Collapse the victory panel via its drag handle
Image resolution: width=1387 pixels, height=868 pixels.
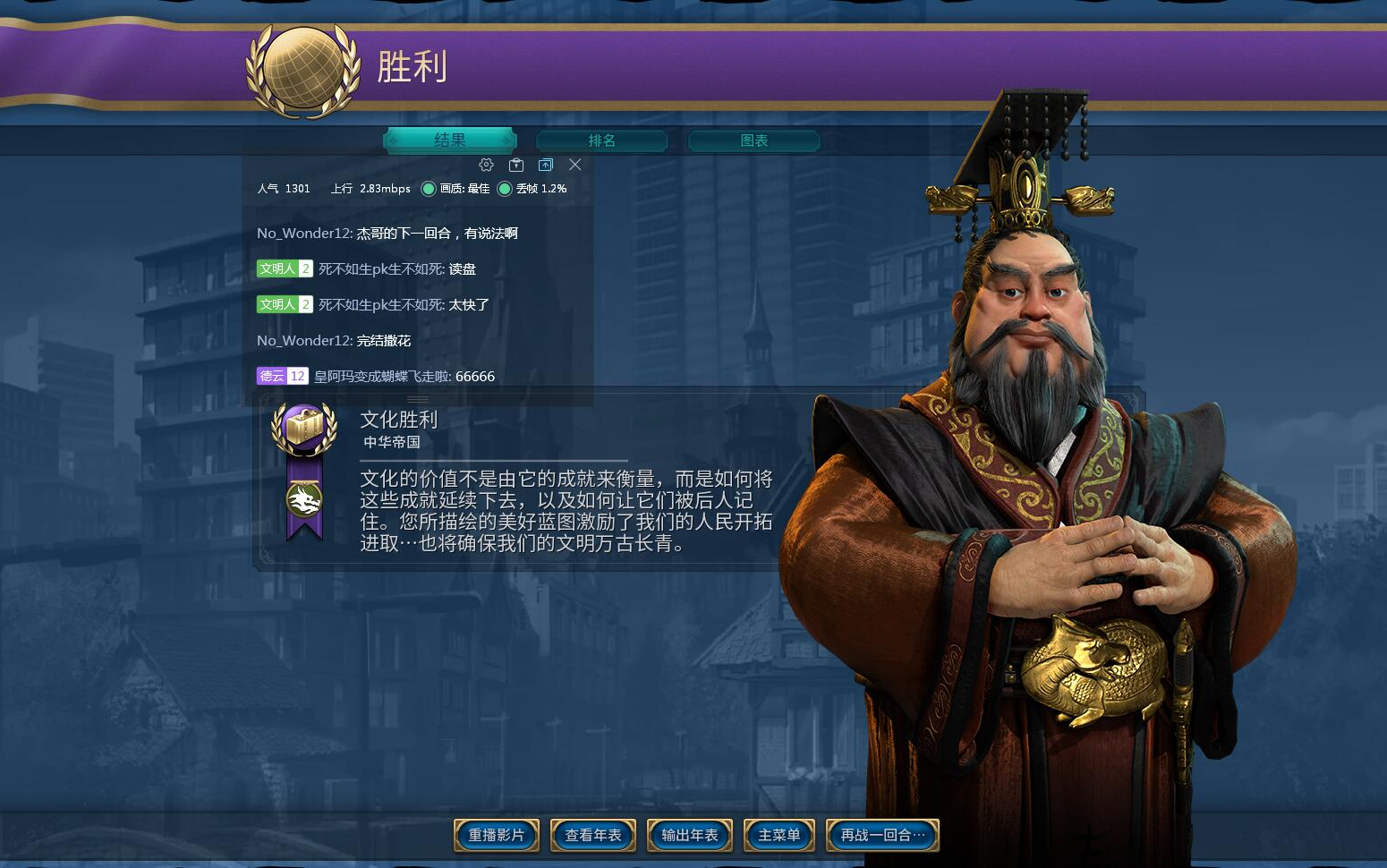418,400
